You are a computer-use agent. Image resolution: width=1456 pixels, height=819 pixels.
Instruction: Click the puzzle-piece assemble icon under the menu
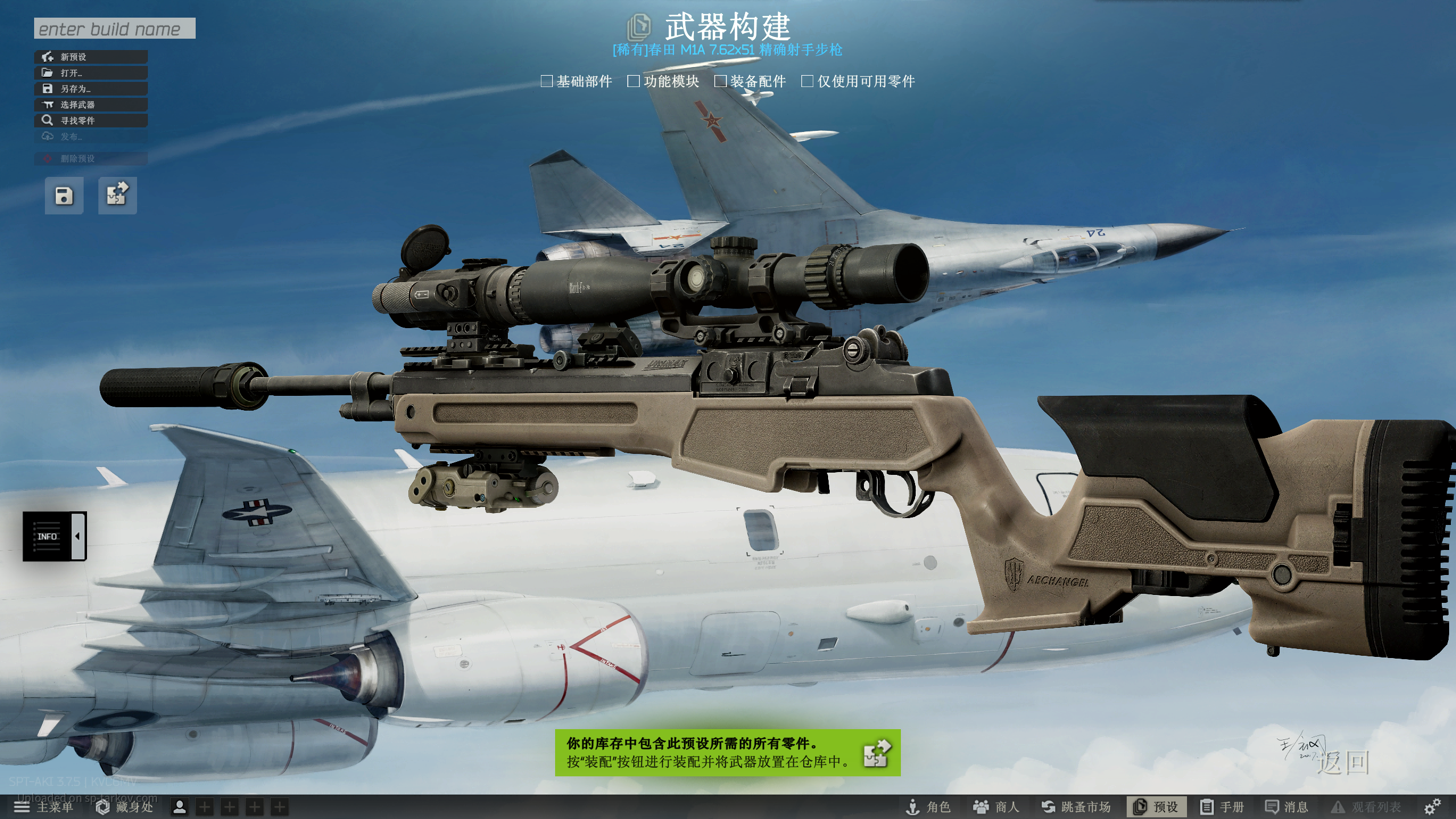(117, 196)
